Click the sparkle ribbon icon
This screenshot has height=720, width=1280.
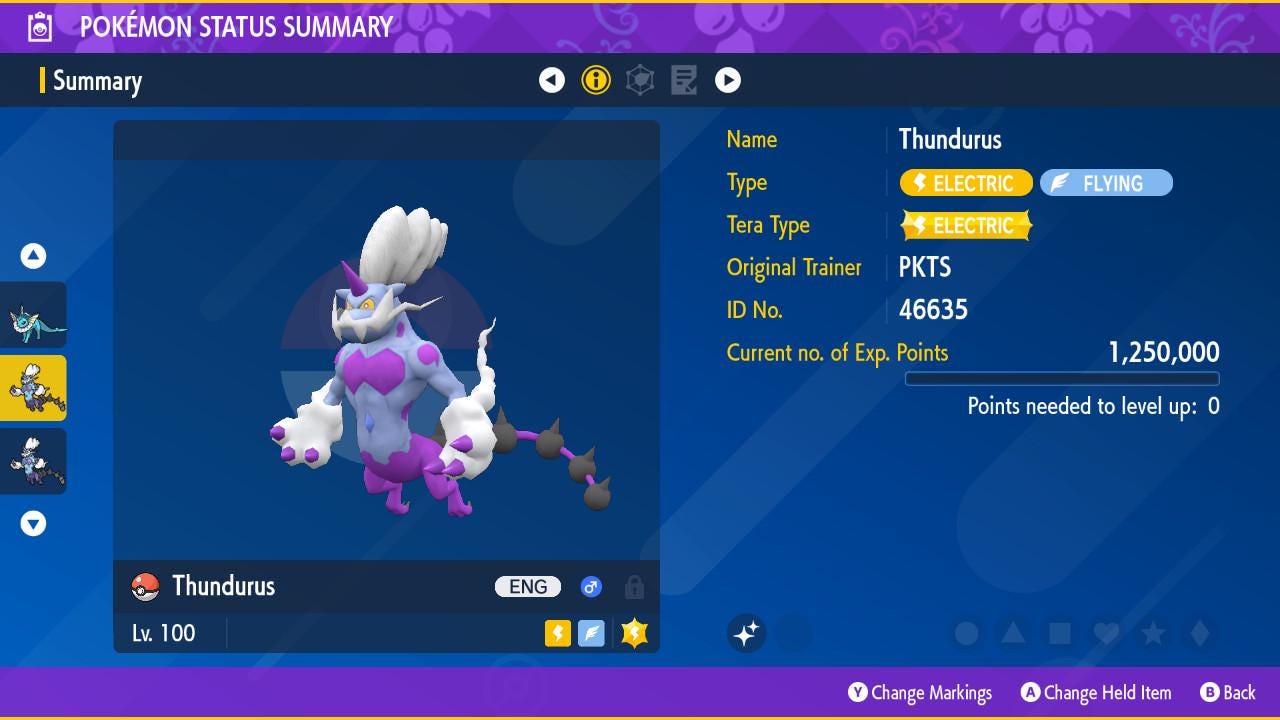[746, 633]
